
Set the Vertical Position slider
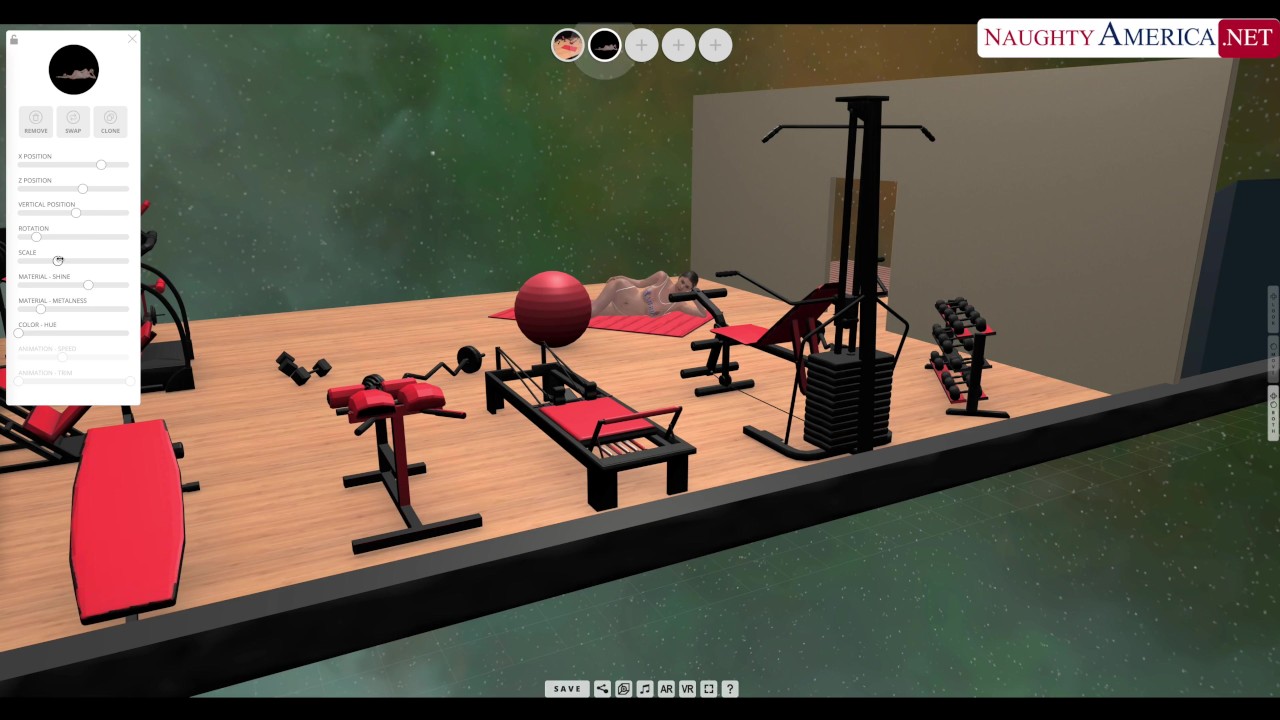76,212
